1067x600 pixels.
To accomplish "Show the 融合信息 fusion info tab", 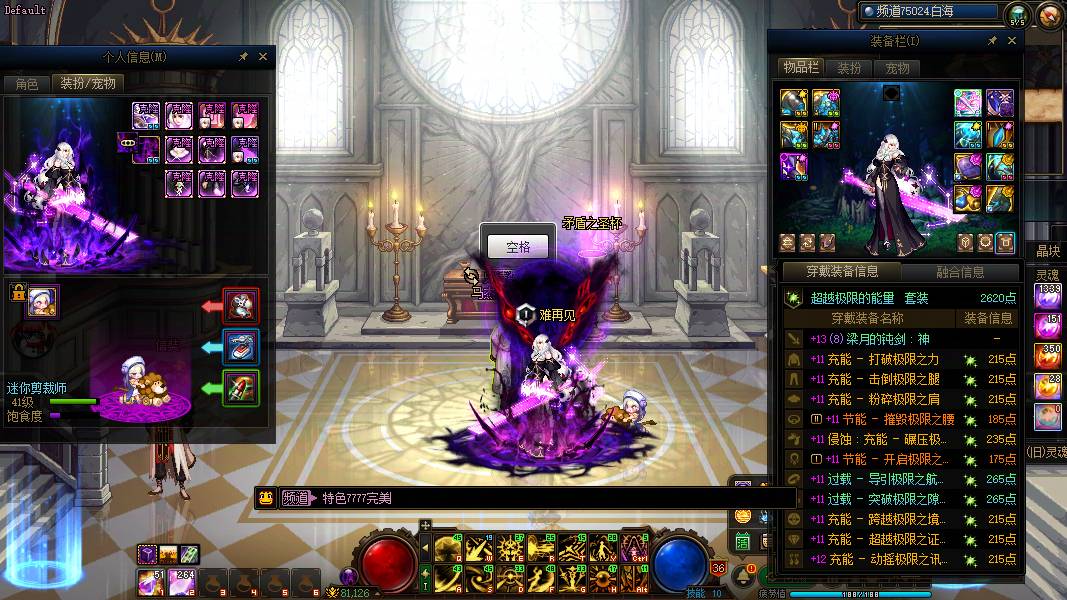I will click(960, 272).
